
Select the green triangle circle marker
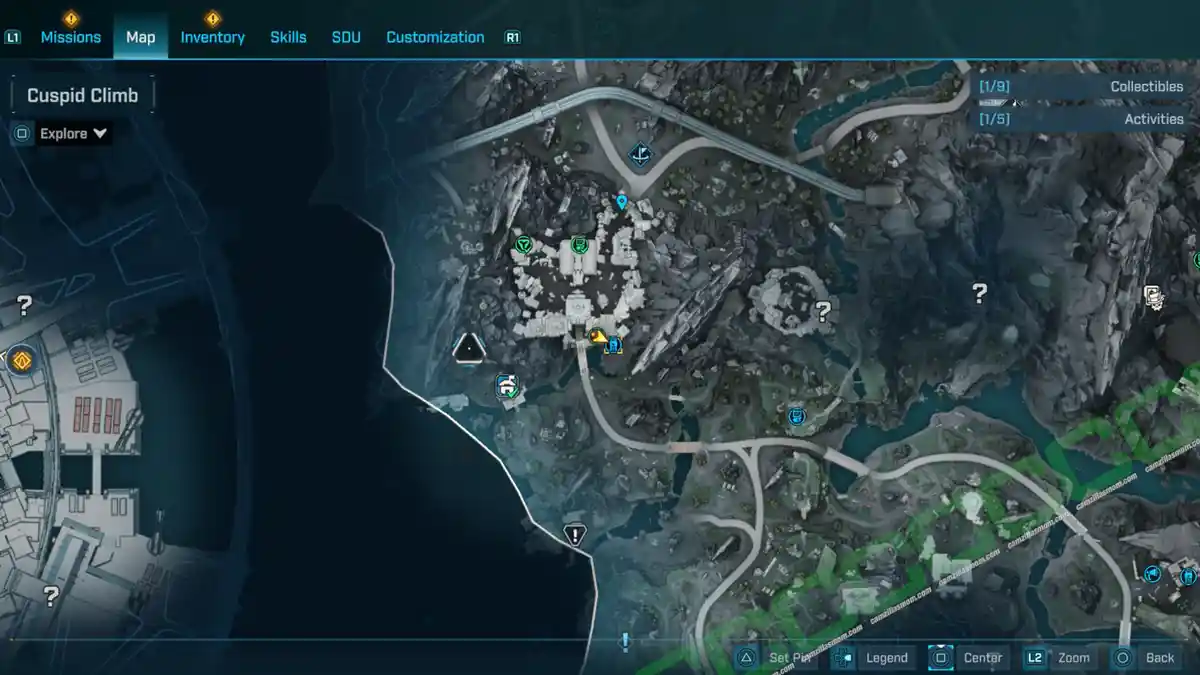pyautogui.click(x=522, y=244)
